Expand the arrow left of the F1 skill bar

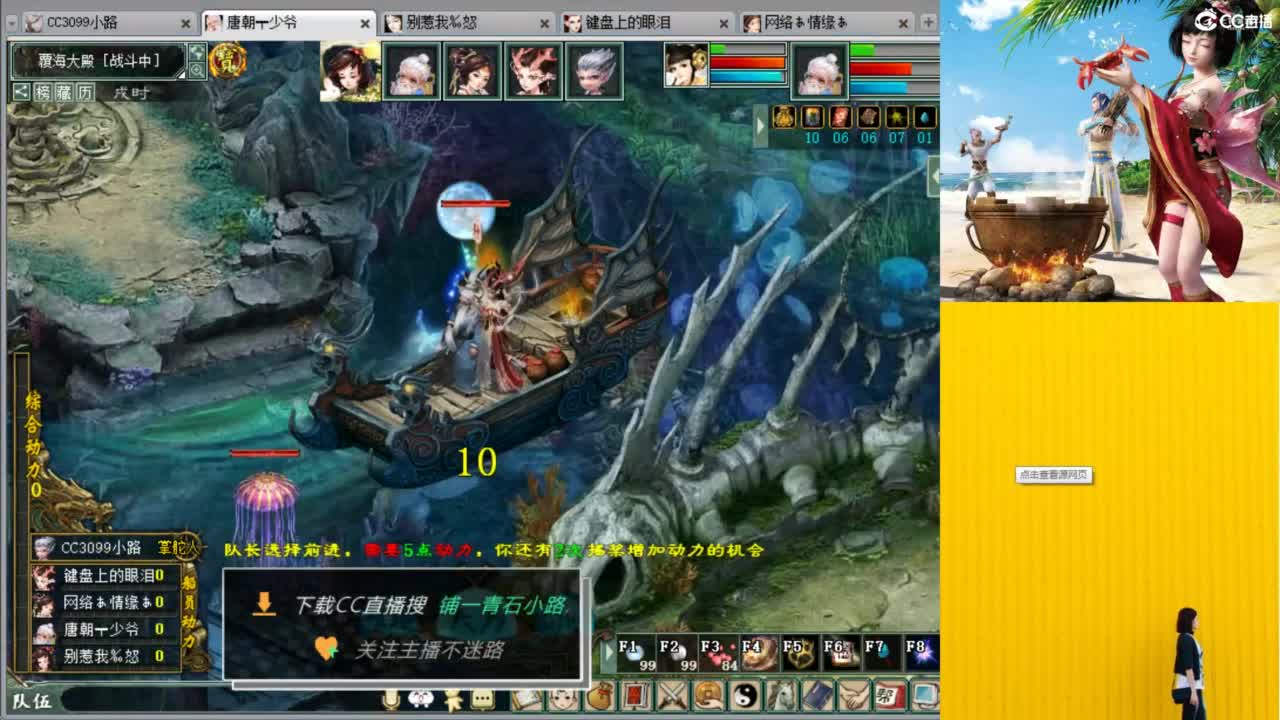coord(609,650)
